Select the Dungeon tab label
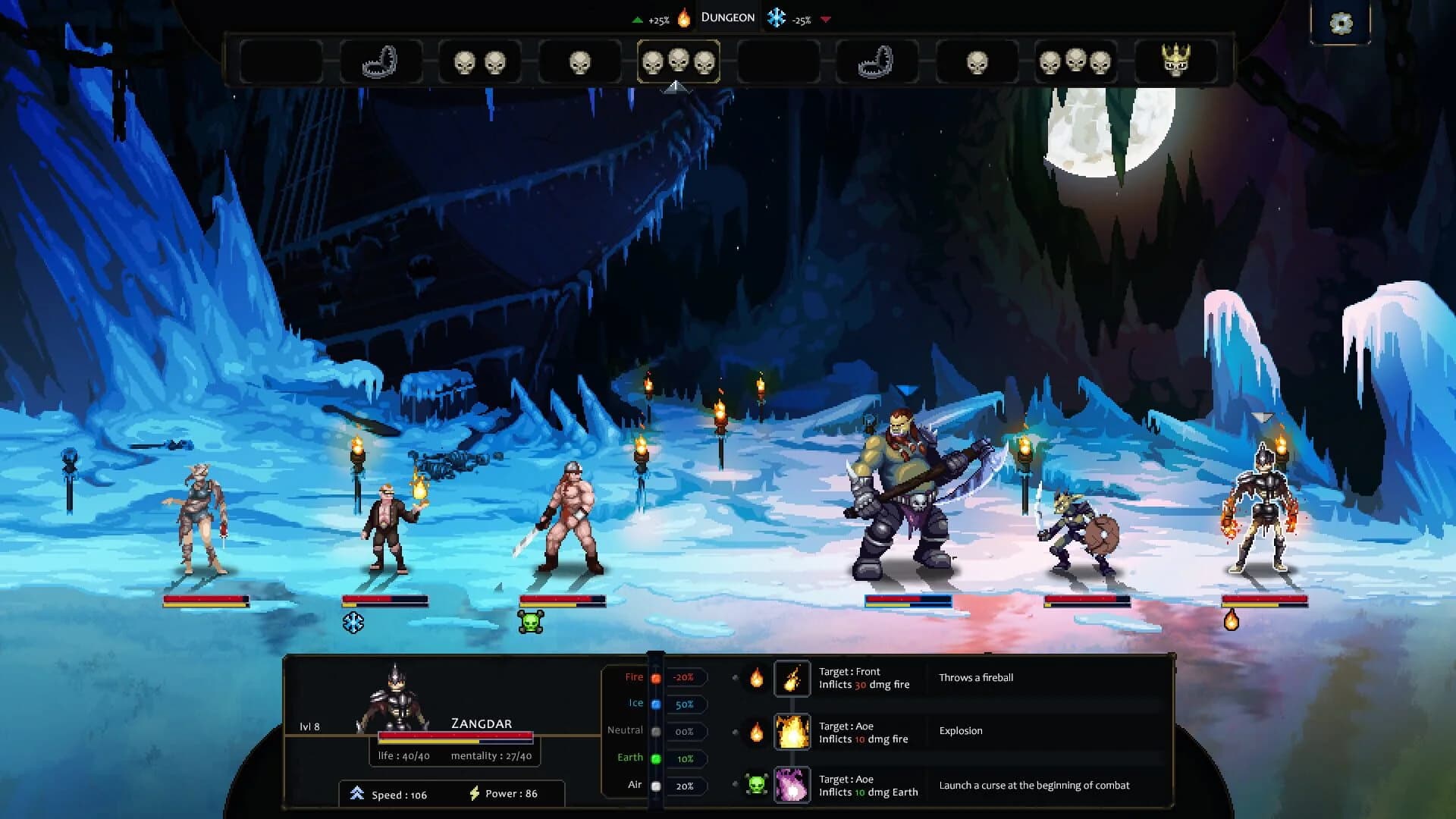This screenshot has height=819, width=1456. [727, 16]
